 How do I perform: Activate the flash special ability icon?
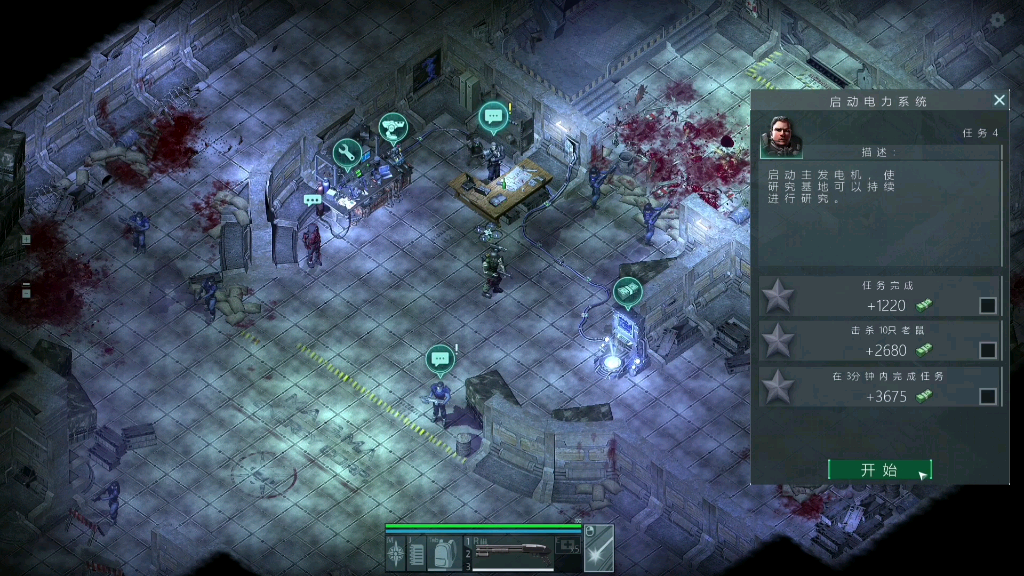click(x=599, y=553)
